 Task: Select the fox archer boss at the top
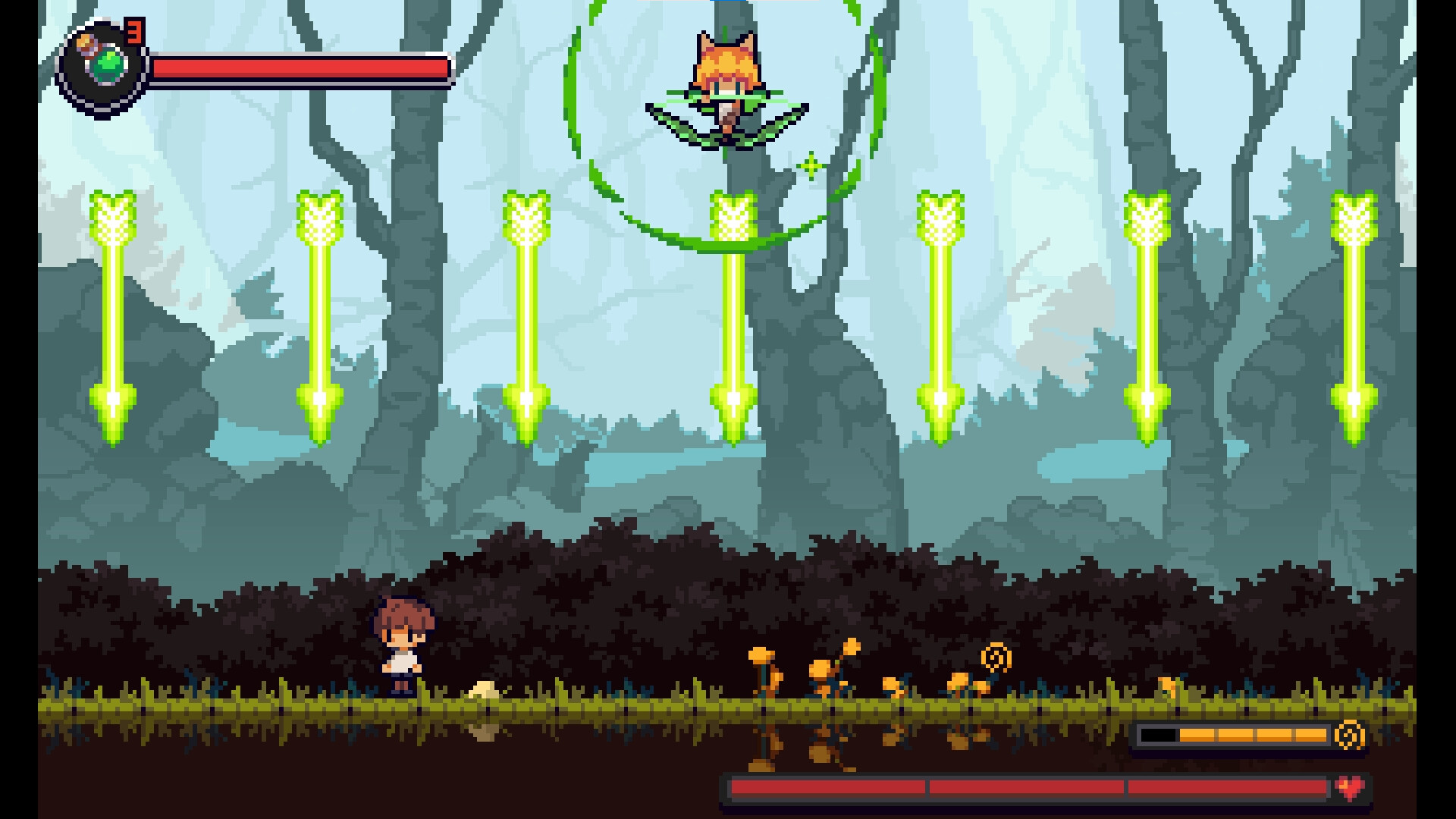(x=726, y=64)
